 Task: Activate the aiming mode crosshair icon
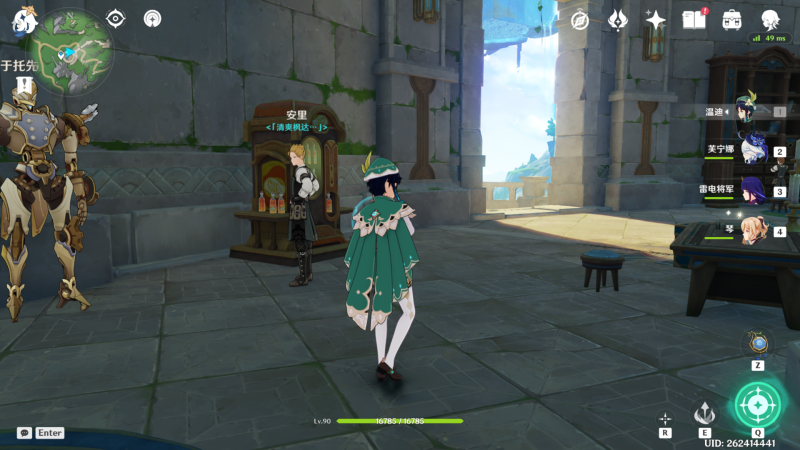665,418
